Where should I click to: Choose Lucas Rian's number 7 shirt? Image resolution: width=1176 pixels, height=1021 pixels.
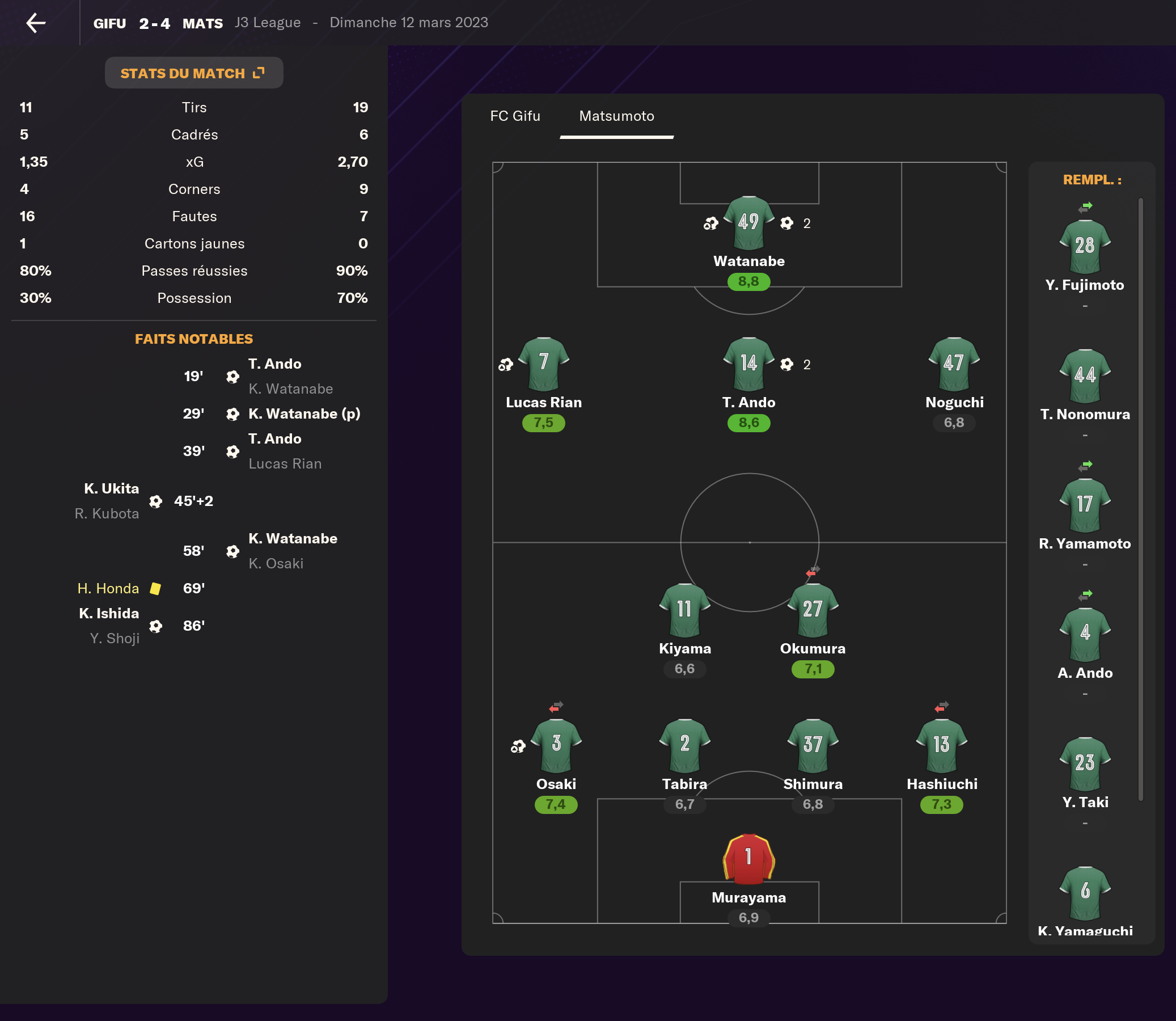[543, 364]
